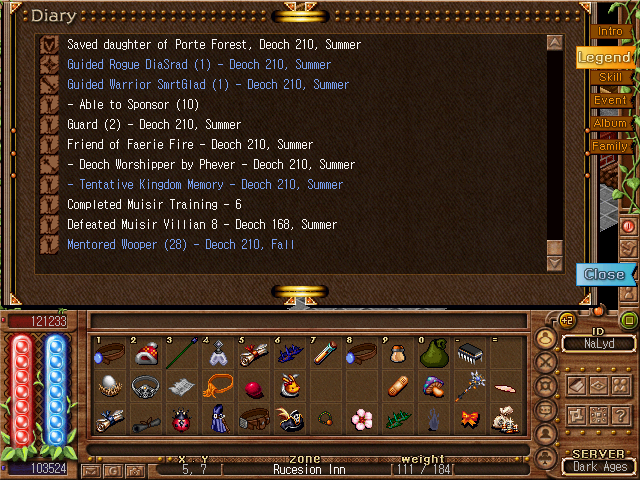Choose the pink flower inventory item
This screenshot has width=640, height=480.
point(360,420)
